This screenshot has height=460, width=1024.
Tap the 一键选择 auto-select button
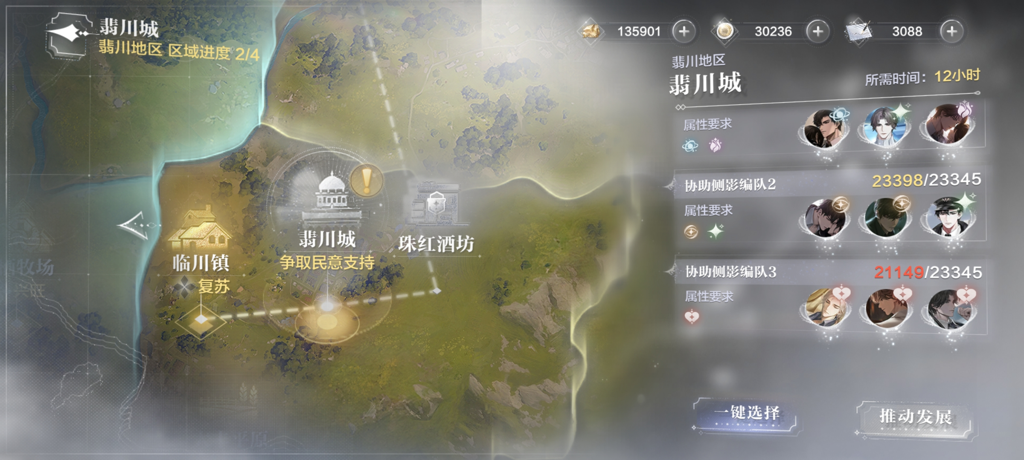[739, 414]
